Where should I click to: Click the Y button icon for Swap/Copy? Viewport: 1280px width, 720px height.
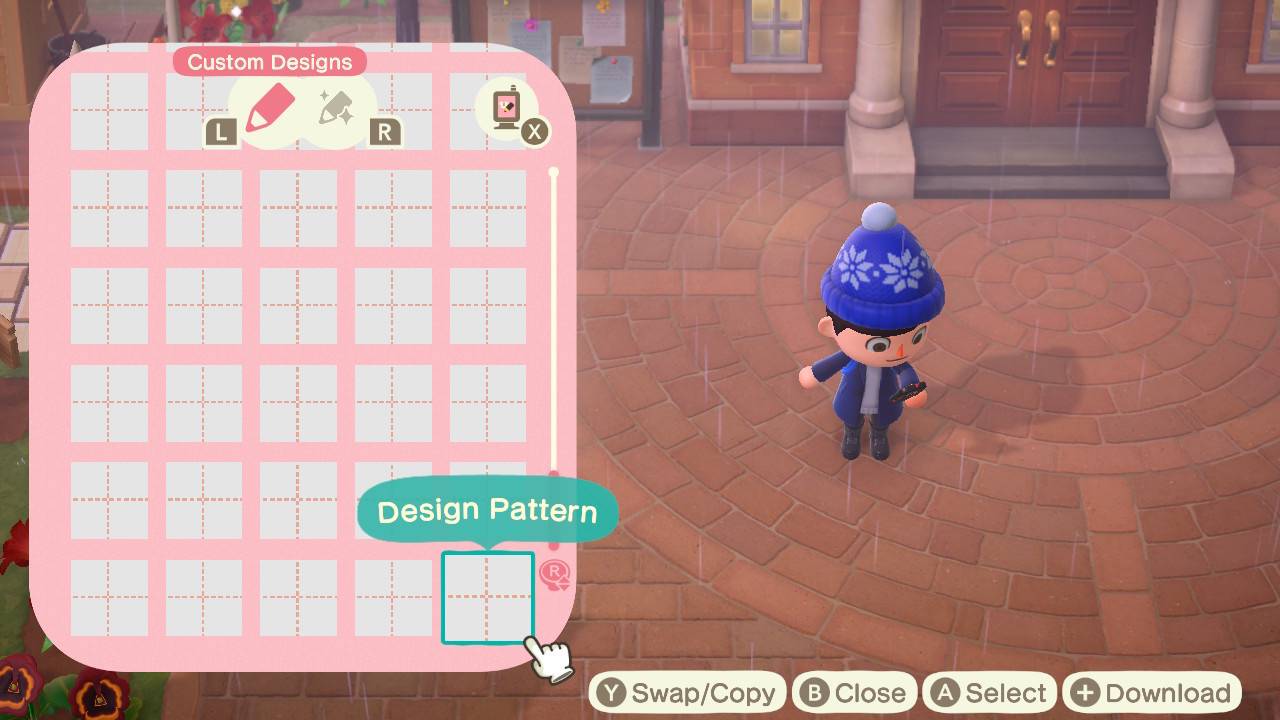point(611,691)
